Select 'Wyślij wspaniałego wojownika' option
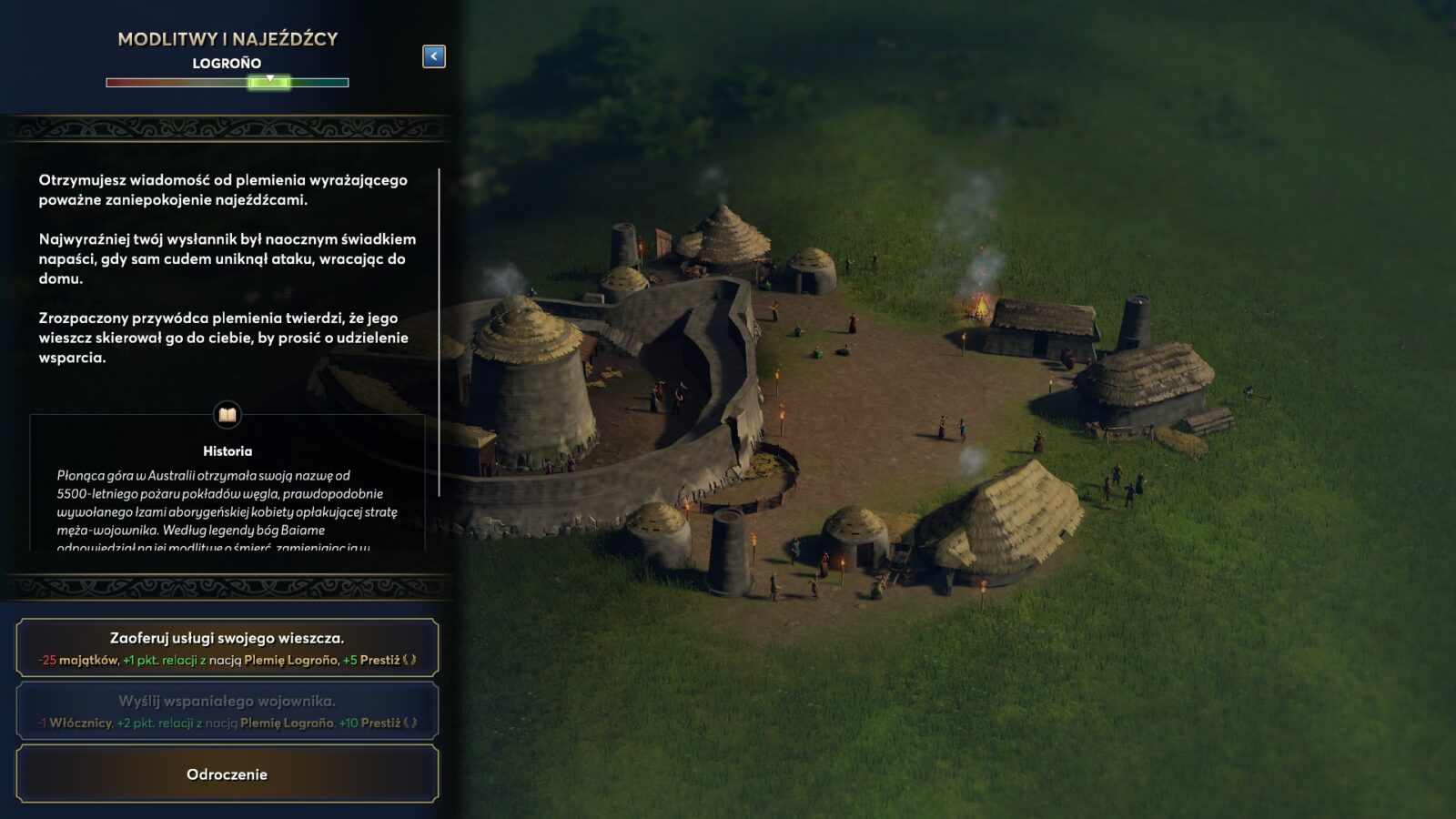This screenshot has width=1456, height=819. [x=227, y=711]
